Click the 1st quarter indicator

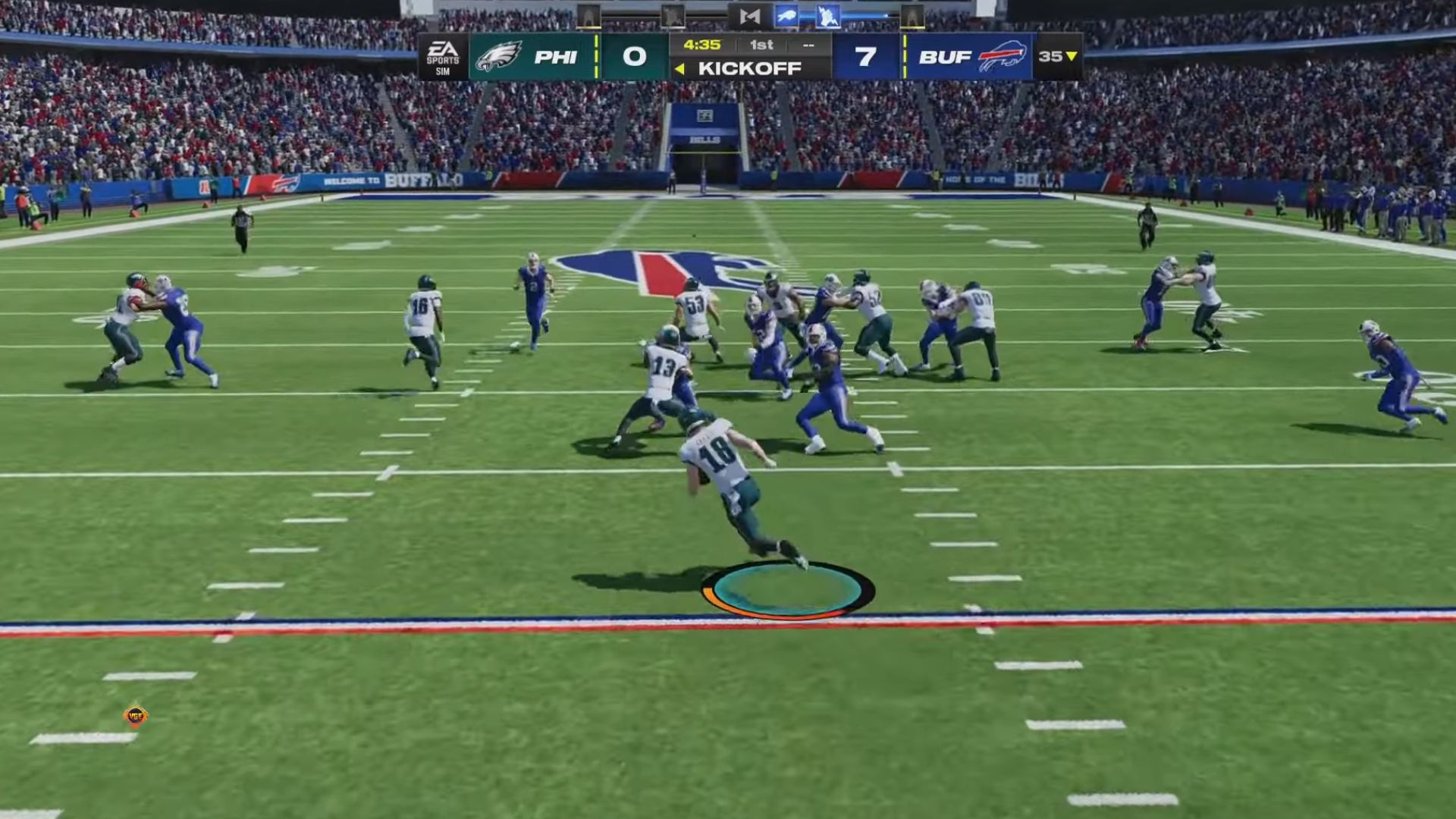pyautogui.click(x=760, y=44)
